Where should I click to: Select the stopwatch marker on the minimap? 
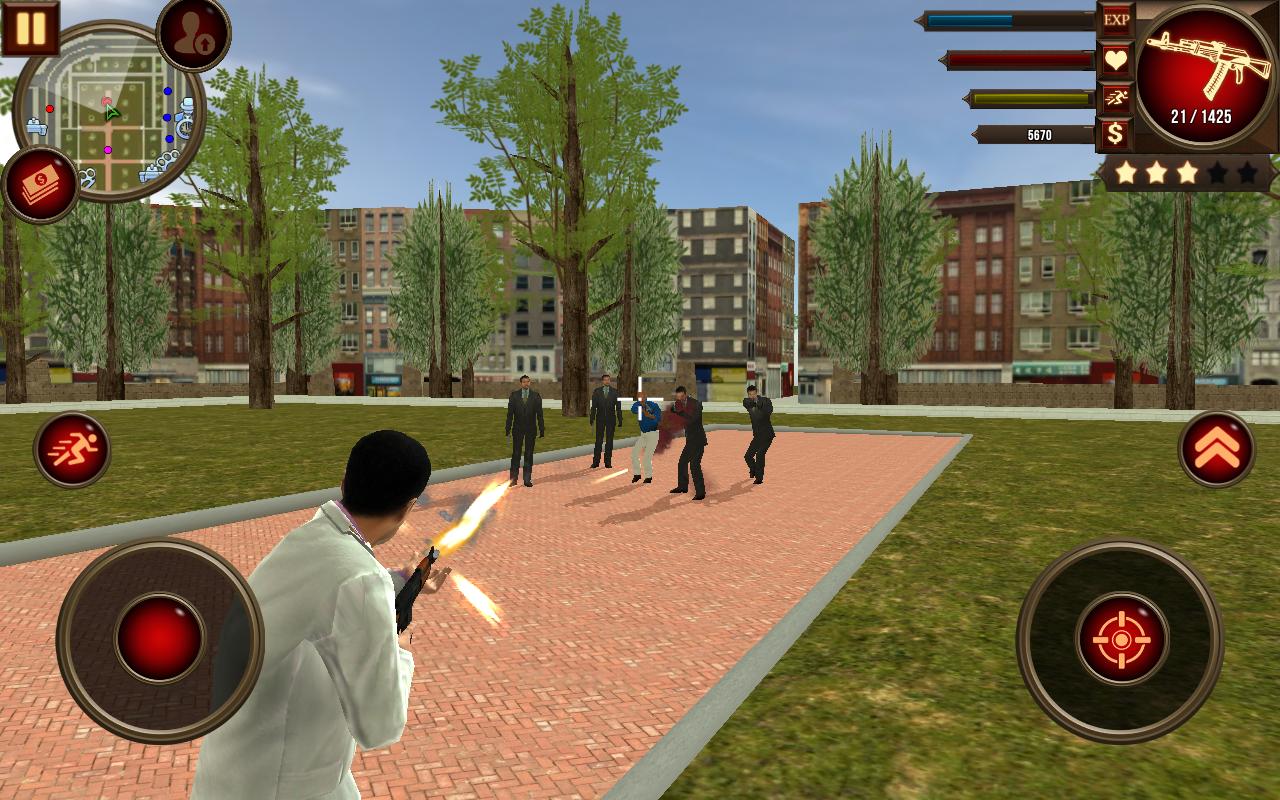184,126
